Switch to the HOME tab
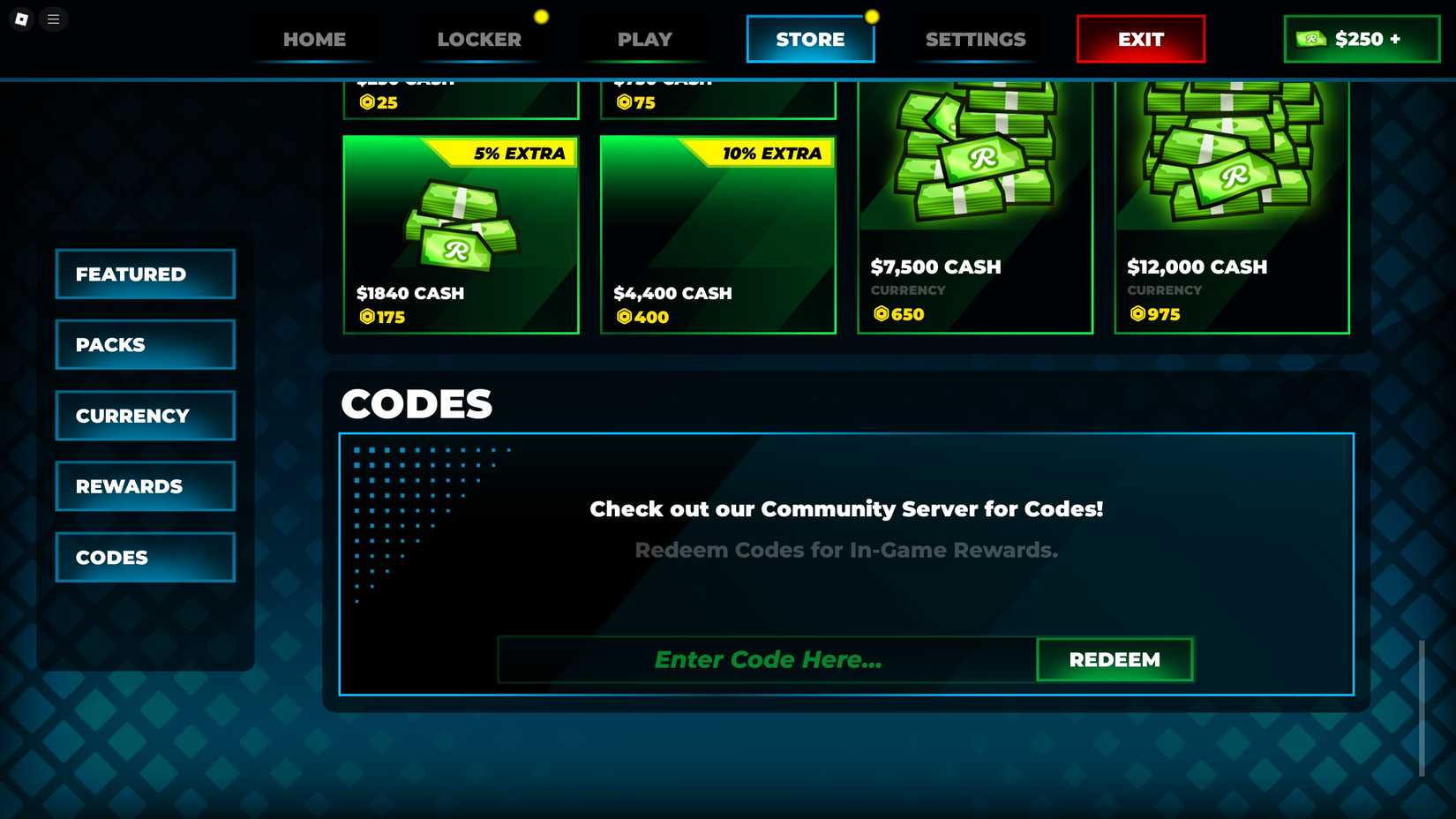This screenshot has width=1456, height=819. click(x=313, y=39)
